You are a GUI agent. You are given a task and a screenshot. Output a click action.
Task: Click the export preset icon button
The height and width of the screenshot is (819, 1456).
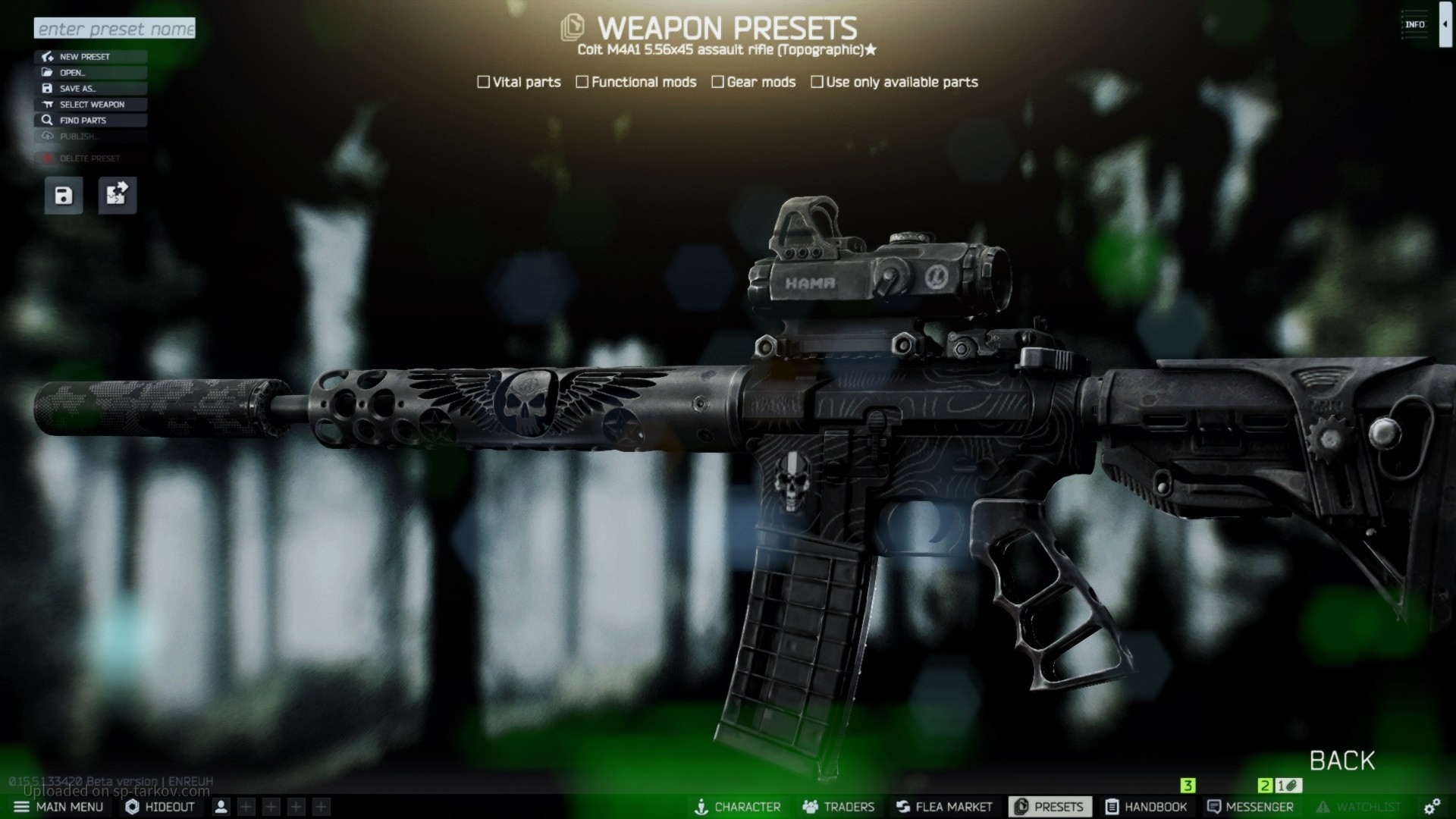tap(118, 196)
